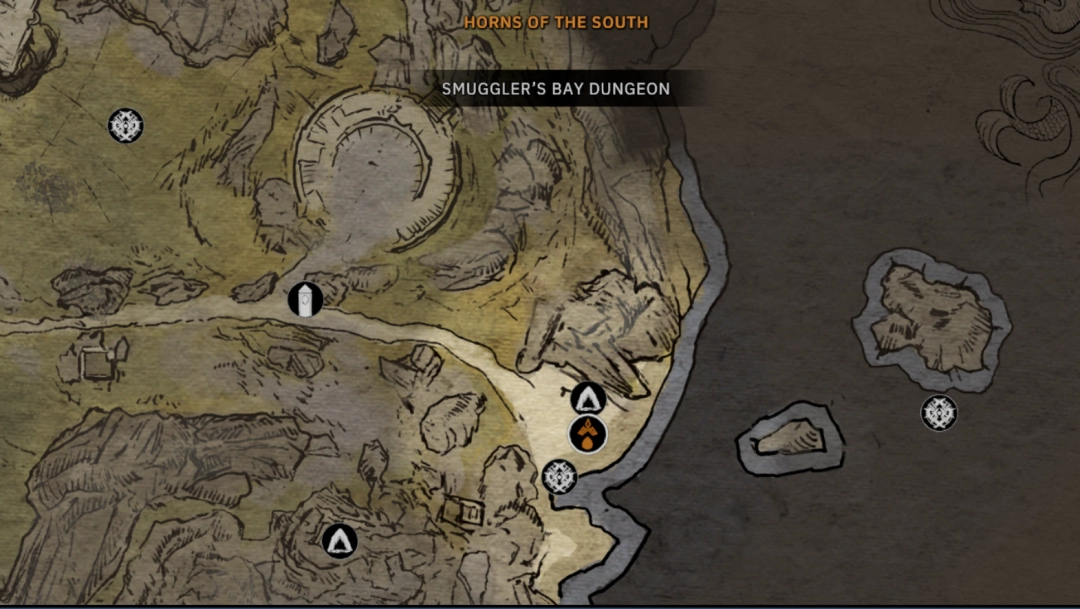Select the crossed-emblem marker in the northwest field

[126, 126]
